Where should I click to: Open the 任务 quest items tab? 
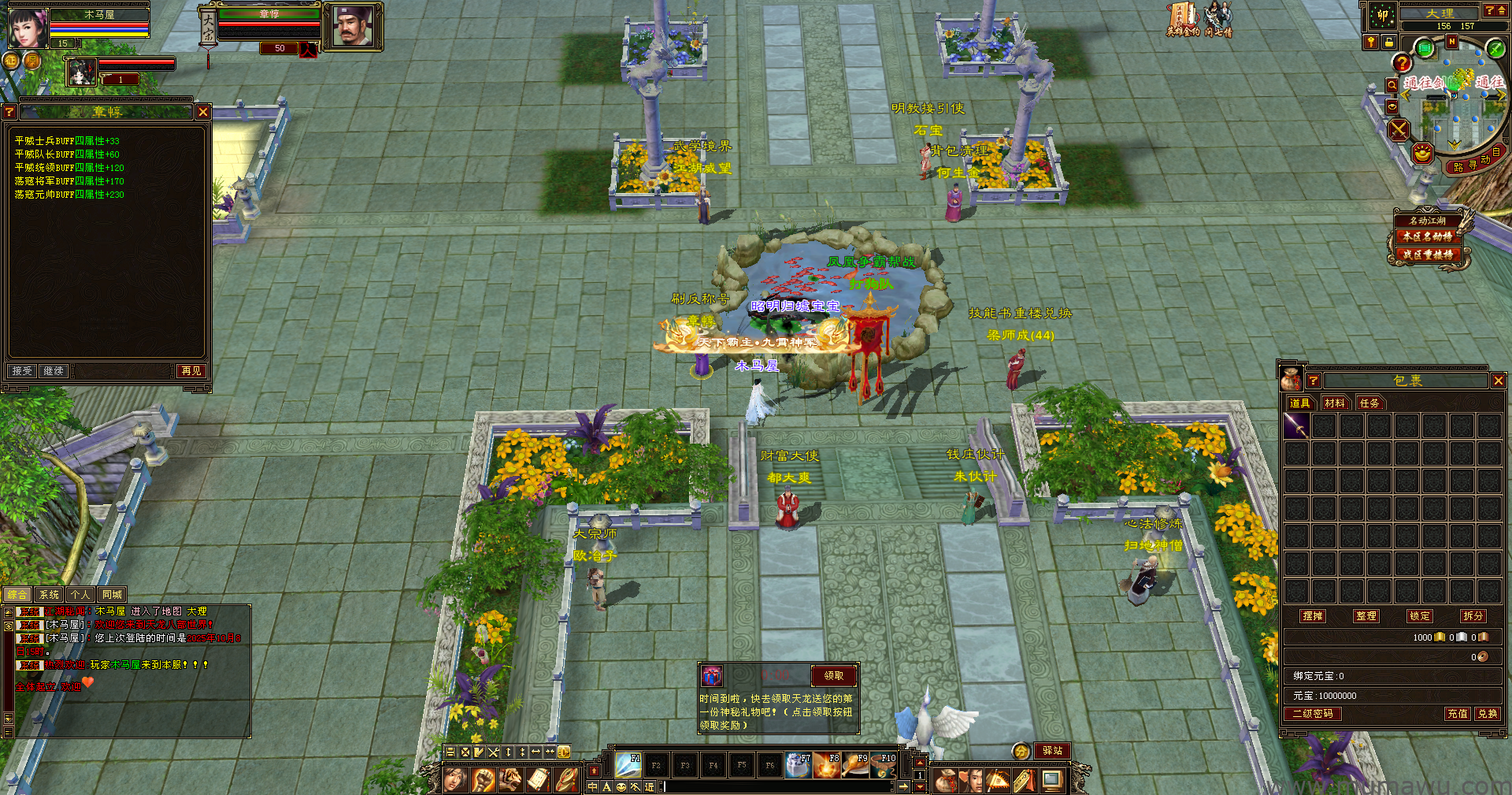tap(1369, 403)
